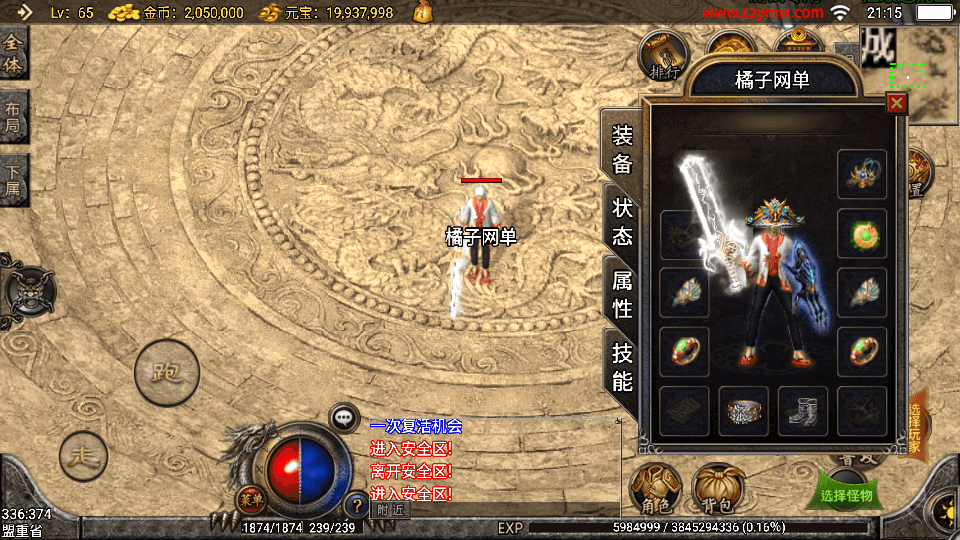
Task: Open the chat speech bubble
Action: [x=345, y=417]
